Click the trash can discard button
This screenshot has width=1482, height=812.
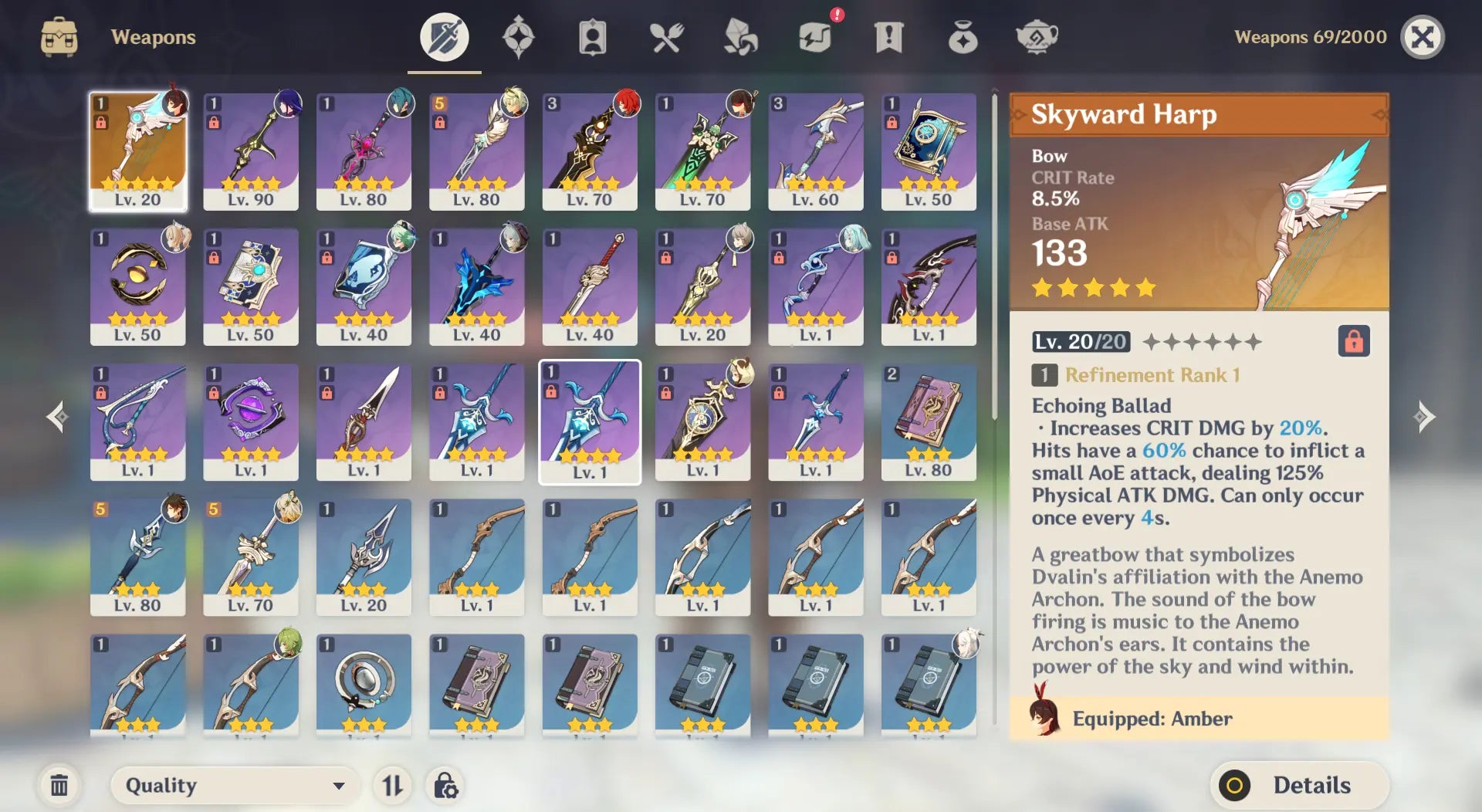pyautogui.click(x=59, y=786)
